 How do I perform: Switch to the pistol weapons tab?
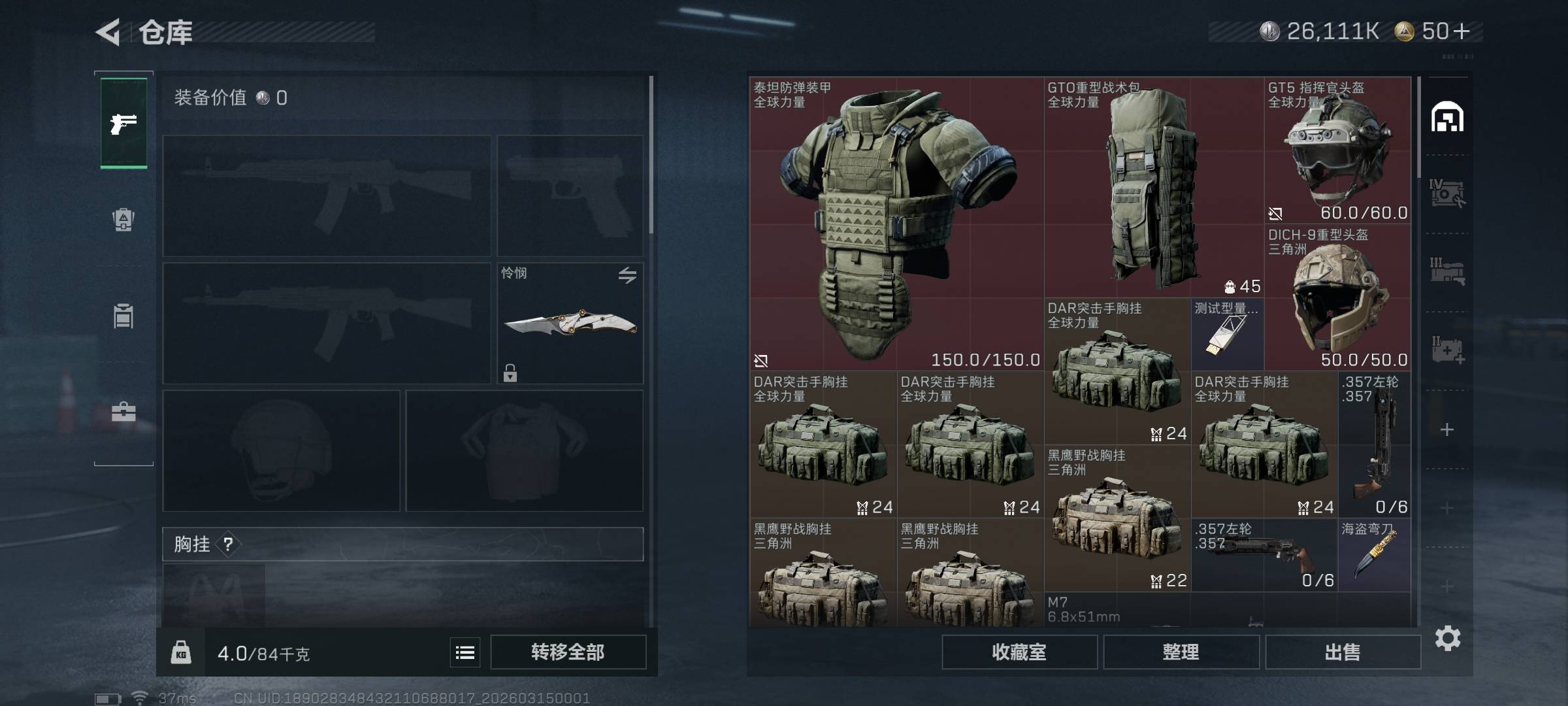pyautogui.click(x=123, y=123)
